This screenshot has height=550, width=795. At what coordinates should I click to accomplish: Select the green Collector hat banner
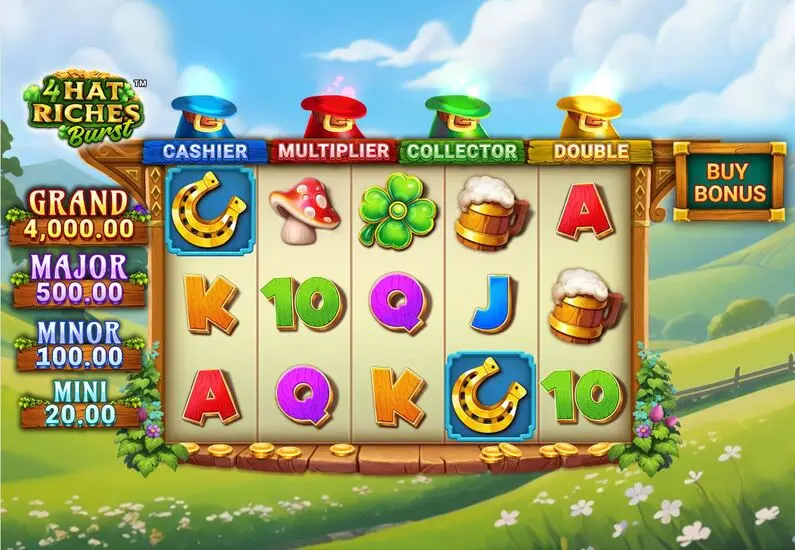click(462, 152)
